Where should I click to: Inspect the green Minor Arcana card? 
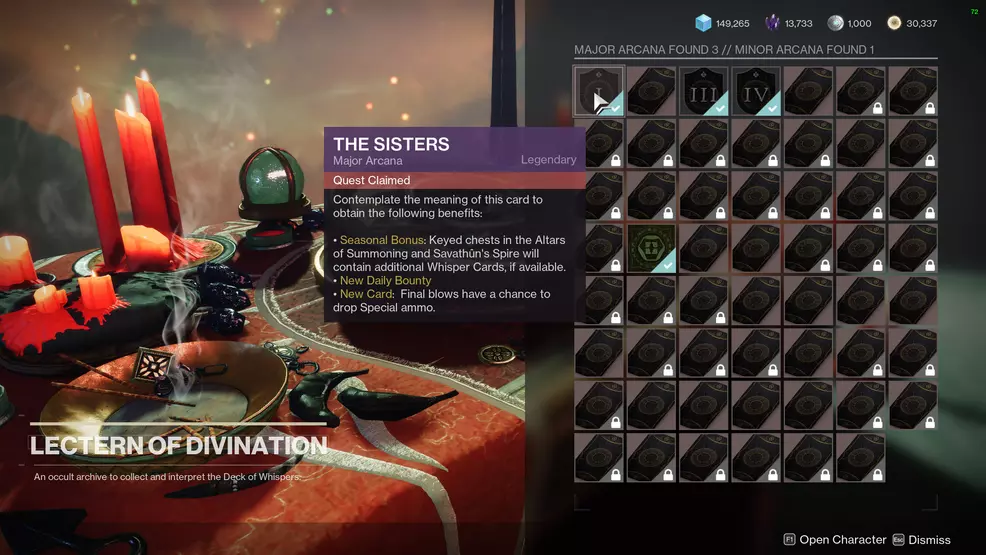pyautogui.click(x=651, y=248)
